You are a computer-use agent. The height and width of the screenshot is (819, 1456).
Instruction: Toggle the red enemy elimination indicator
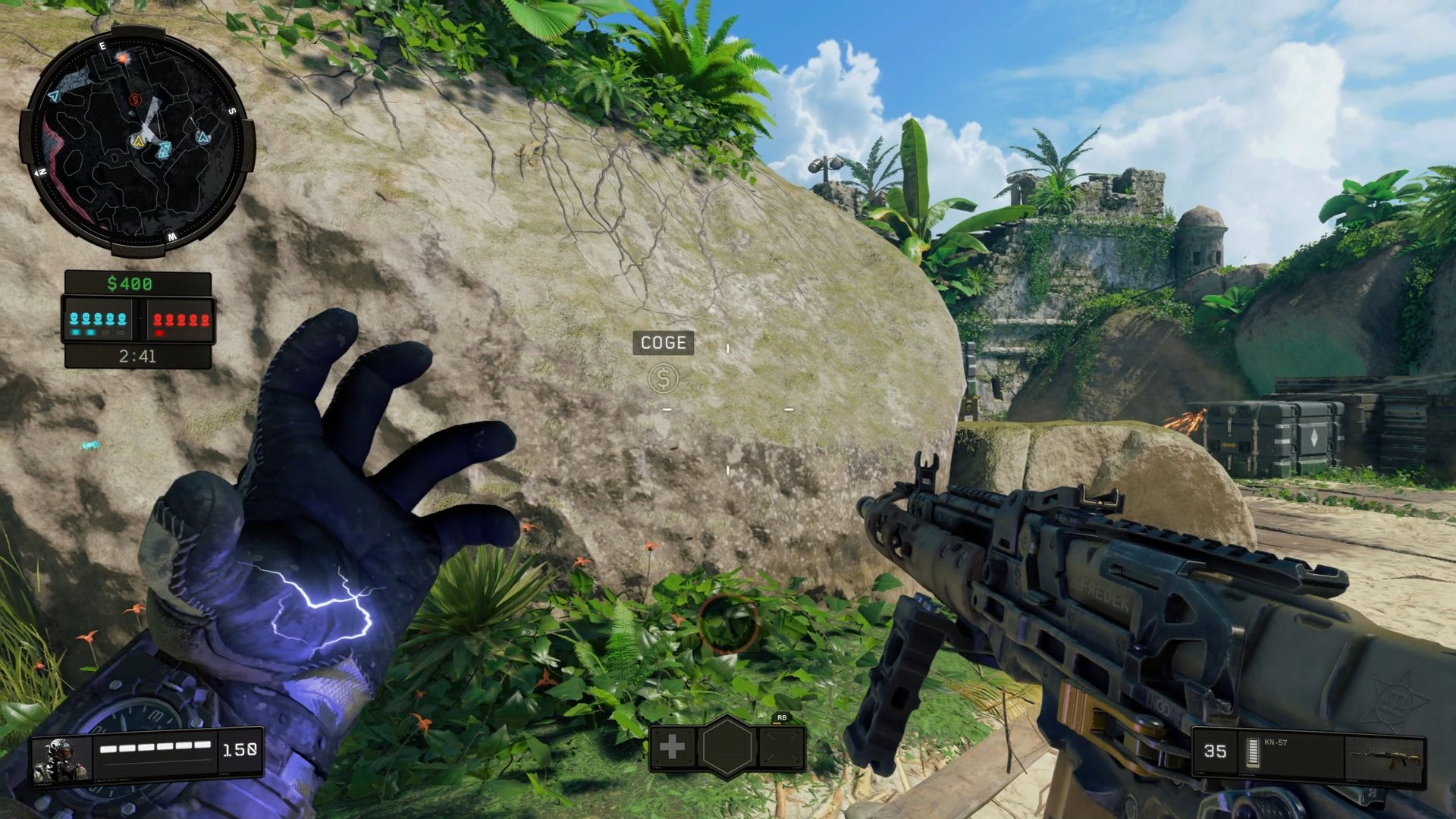[x=159, y=334]
